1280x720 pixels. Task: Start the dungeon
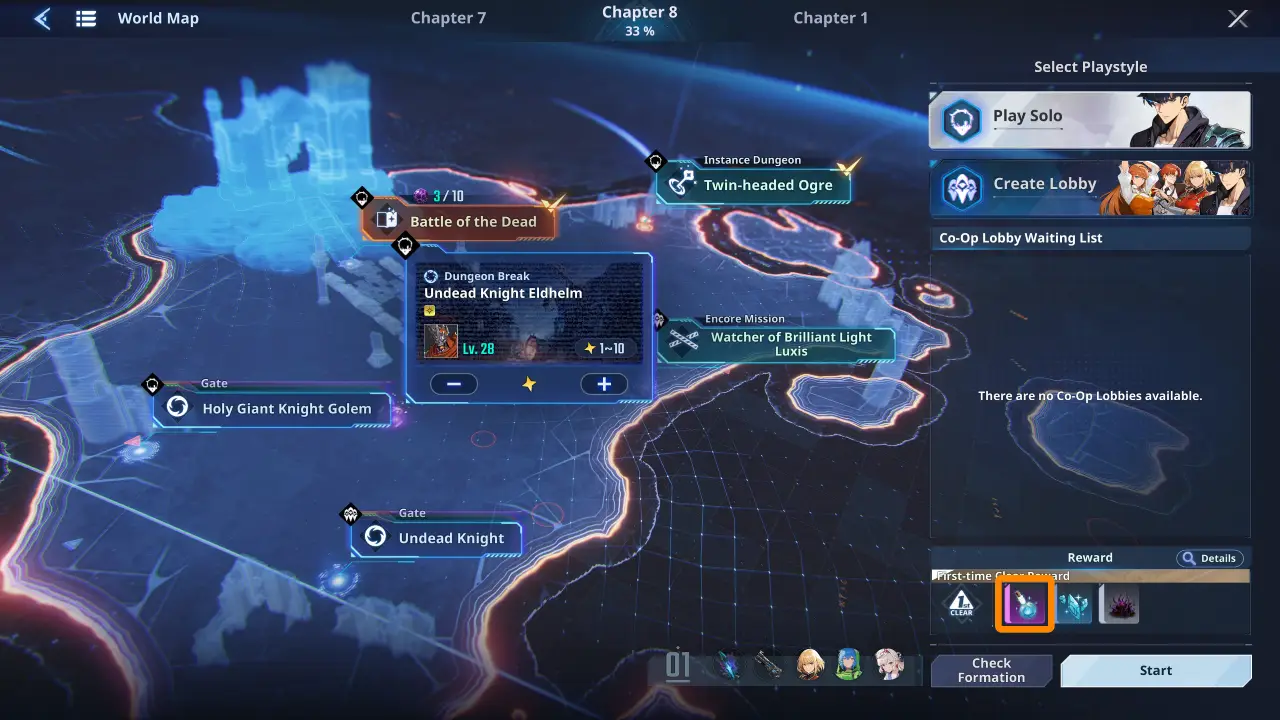1155,670
